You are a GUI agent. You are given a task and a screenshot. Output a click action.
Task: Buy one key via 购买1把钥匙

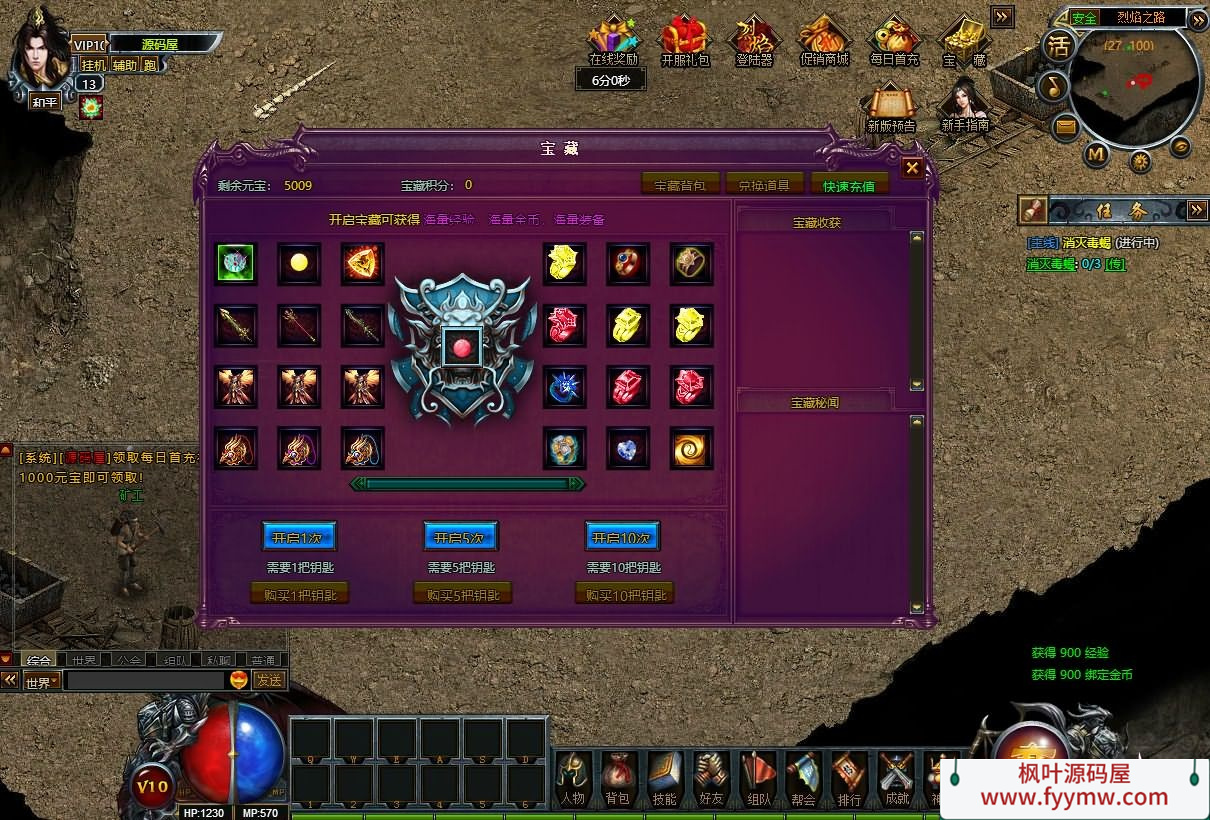(x=299, y=594)
